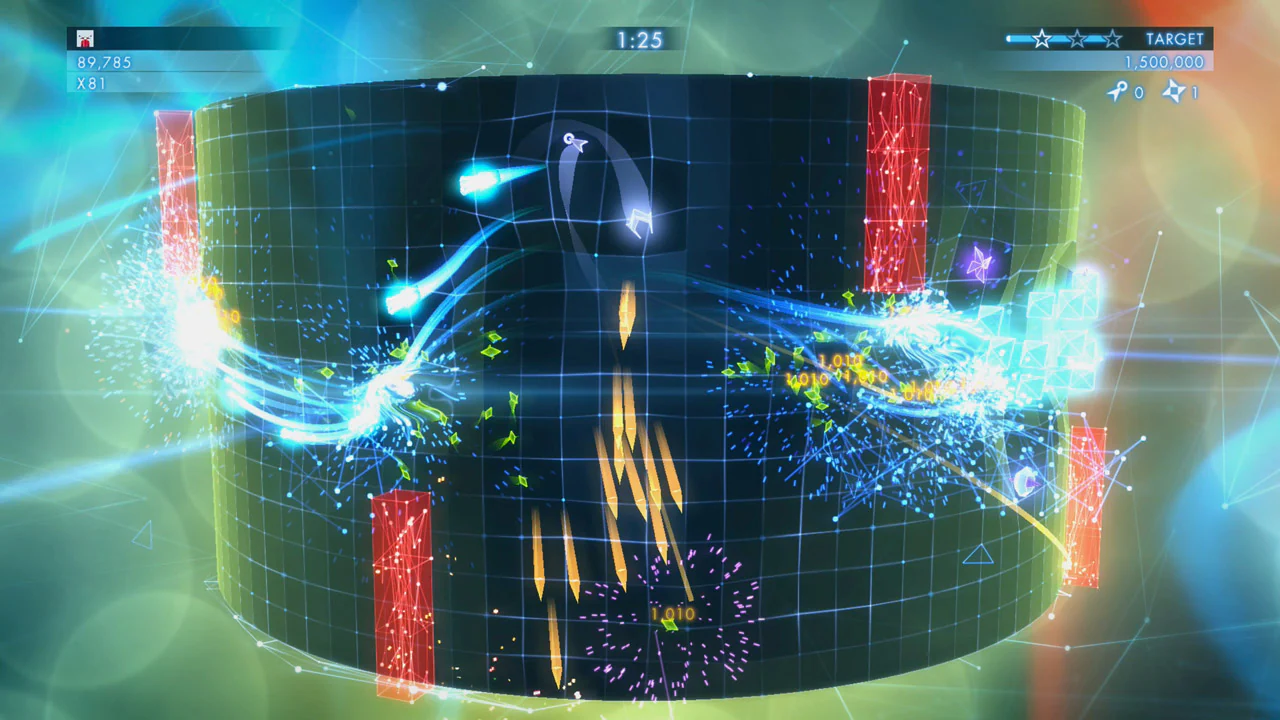Select the purple star pickup on the grid

(983, 263)
